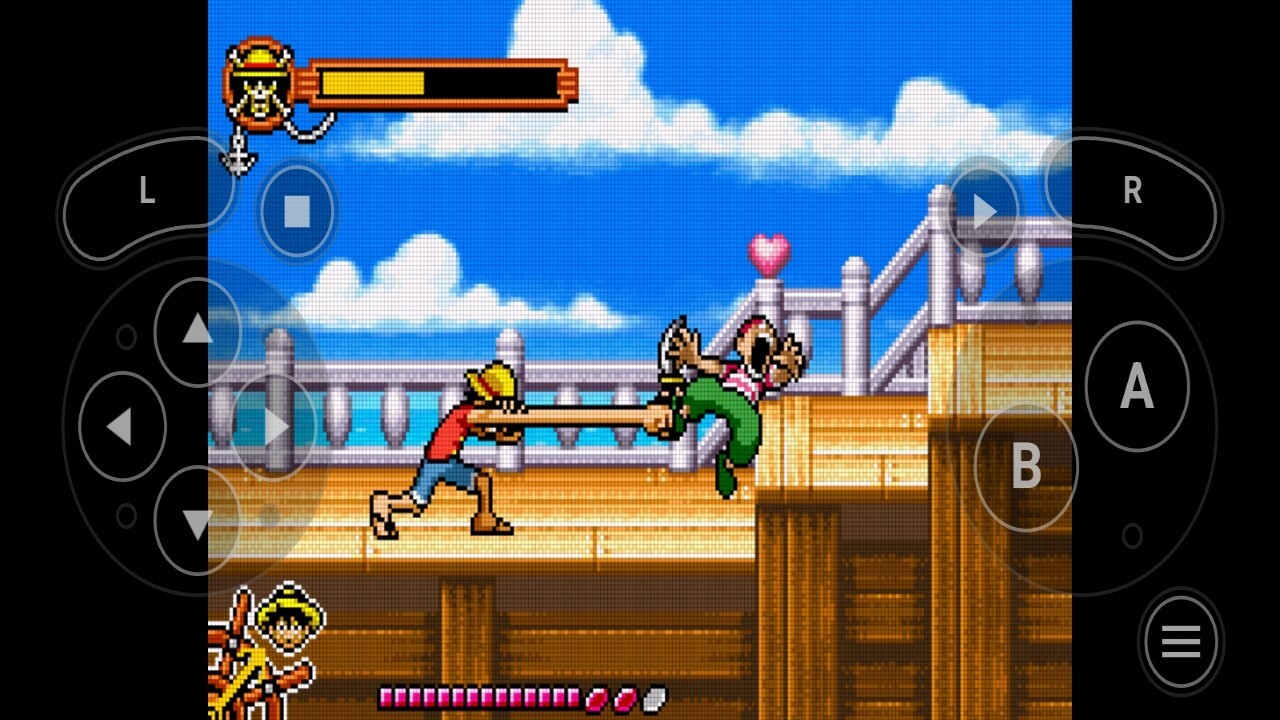Open the emulator hamburger menu
The image size is (1280, 720).
(1180, 642)
